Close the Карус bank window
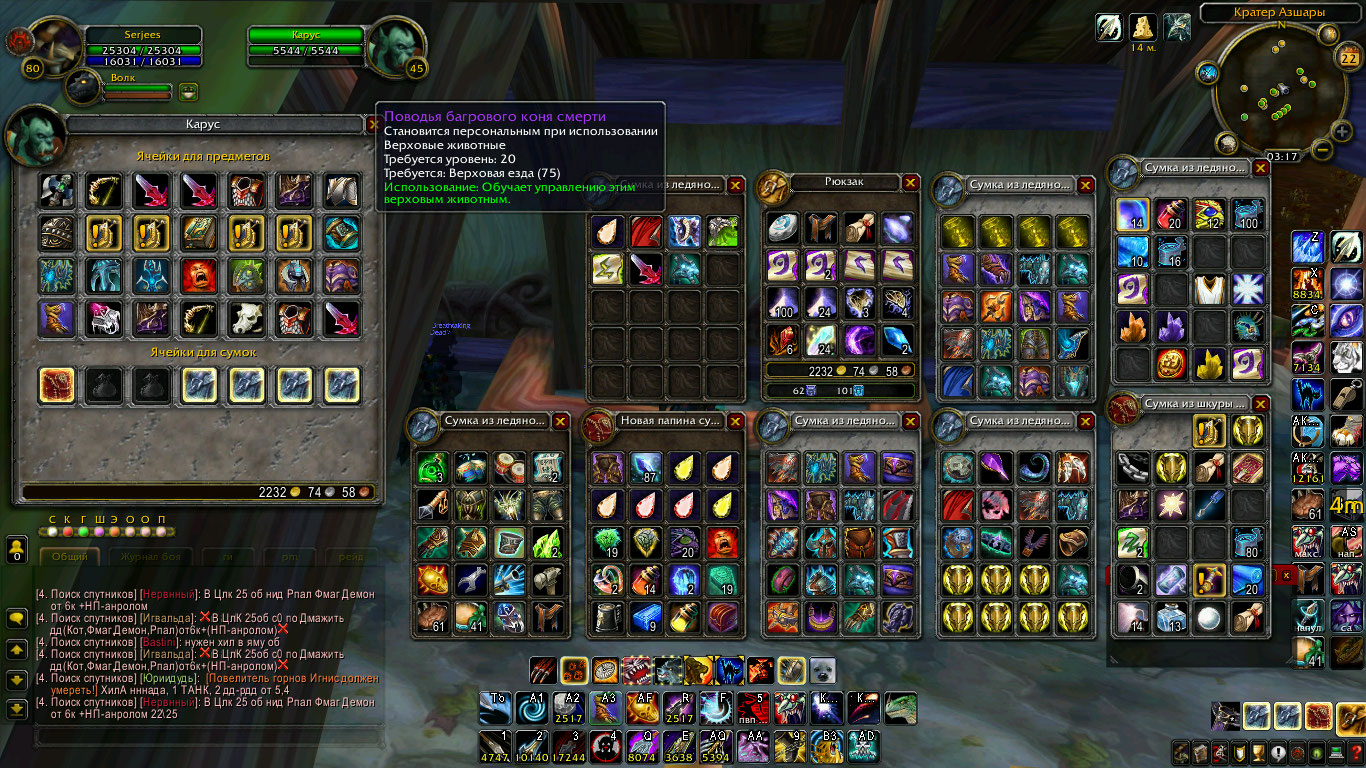The height and width of the screenshot is (768, 1366). (x=373, y=125)
